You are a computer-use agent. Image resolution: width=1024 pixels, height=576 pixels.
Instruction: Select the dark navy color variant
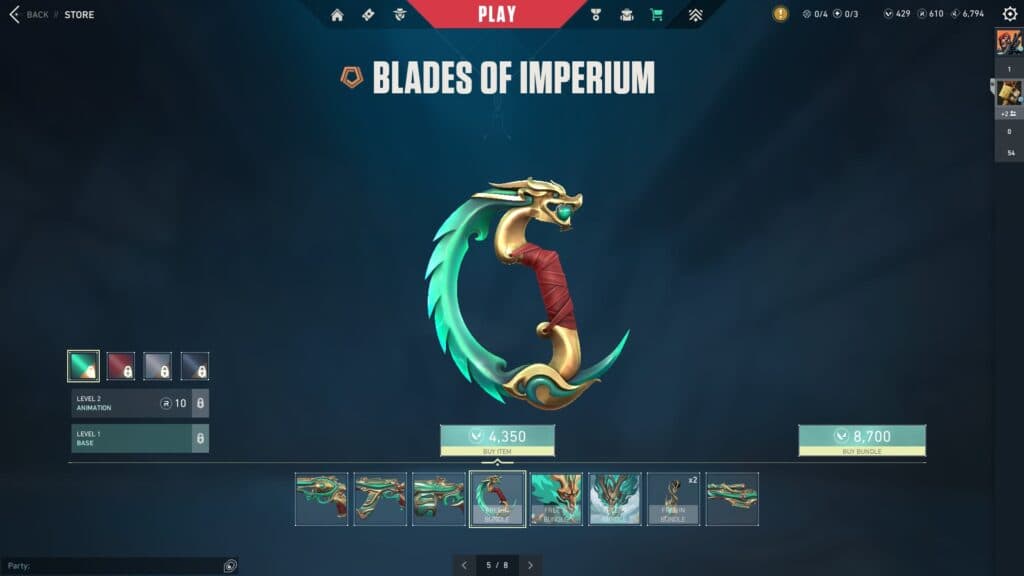[195, 366]
